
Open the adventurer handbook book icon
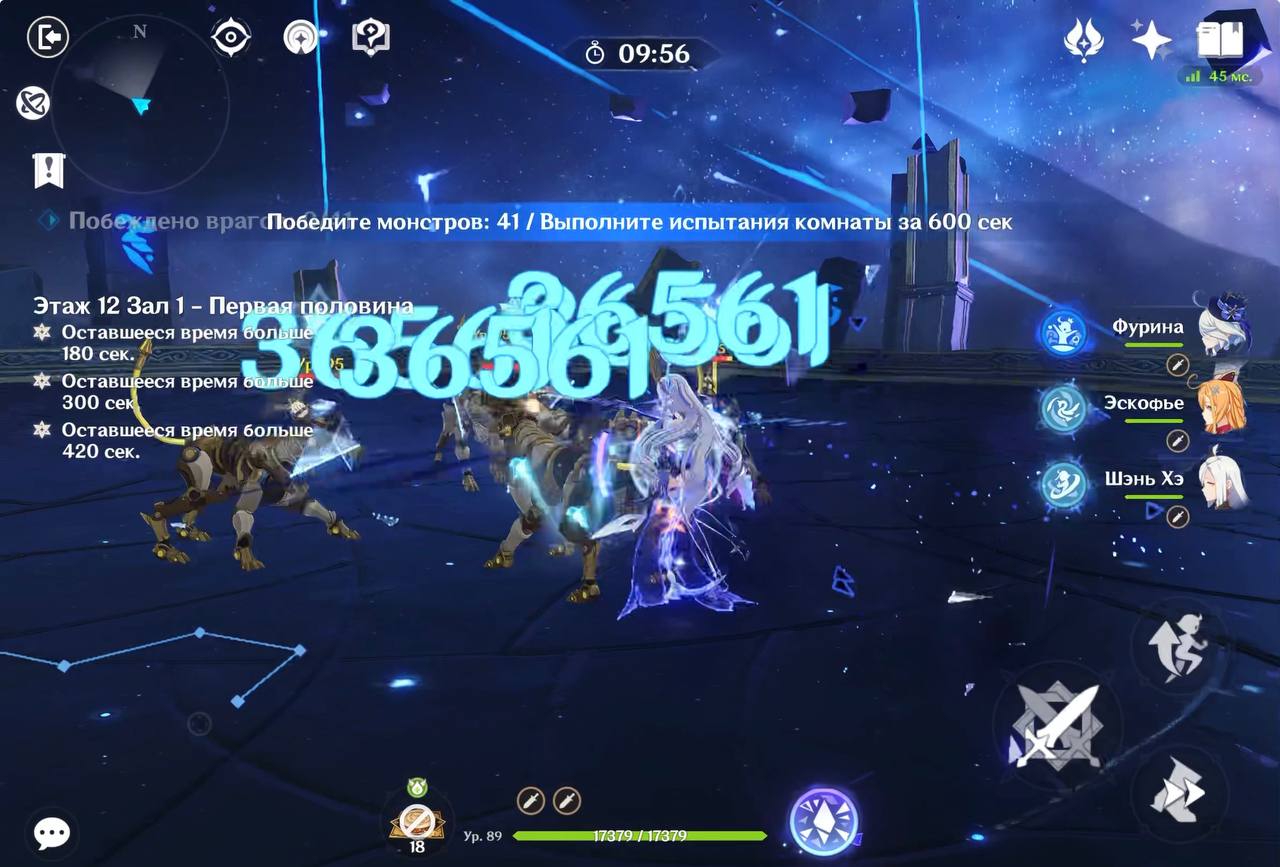coord(1219,40)
